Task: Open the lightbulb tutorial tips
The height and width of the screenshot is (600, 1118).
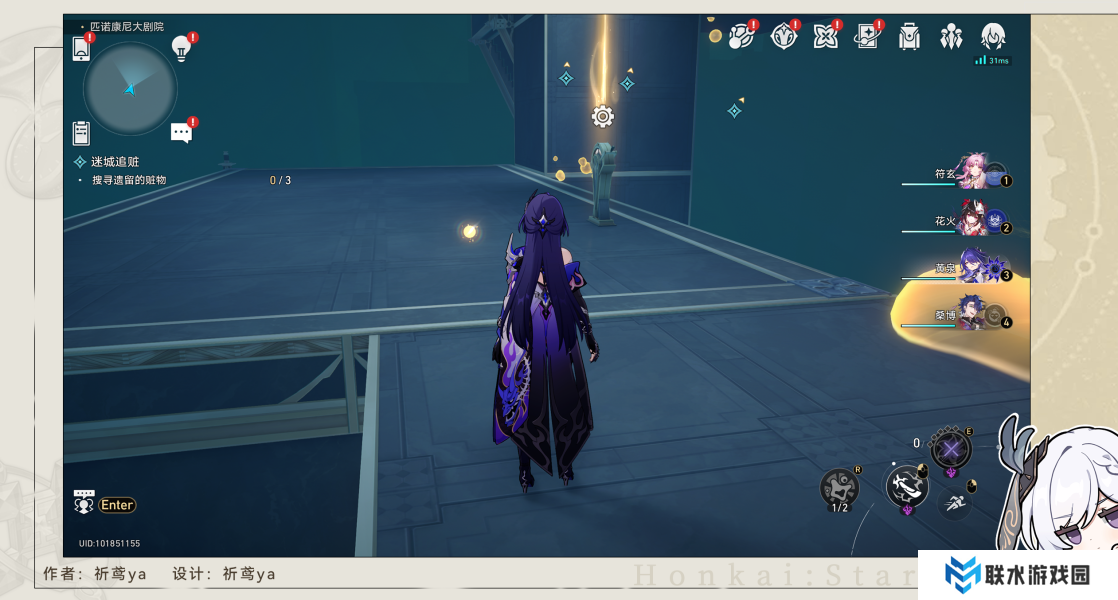Action: [181, 47]
